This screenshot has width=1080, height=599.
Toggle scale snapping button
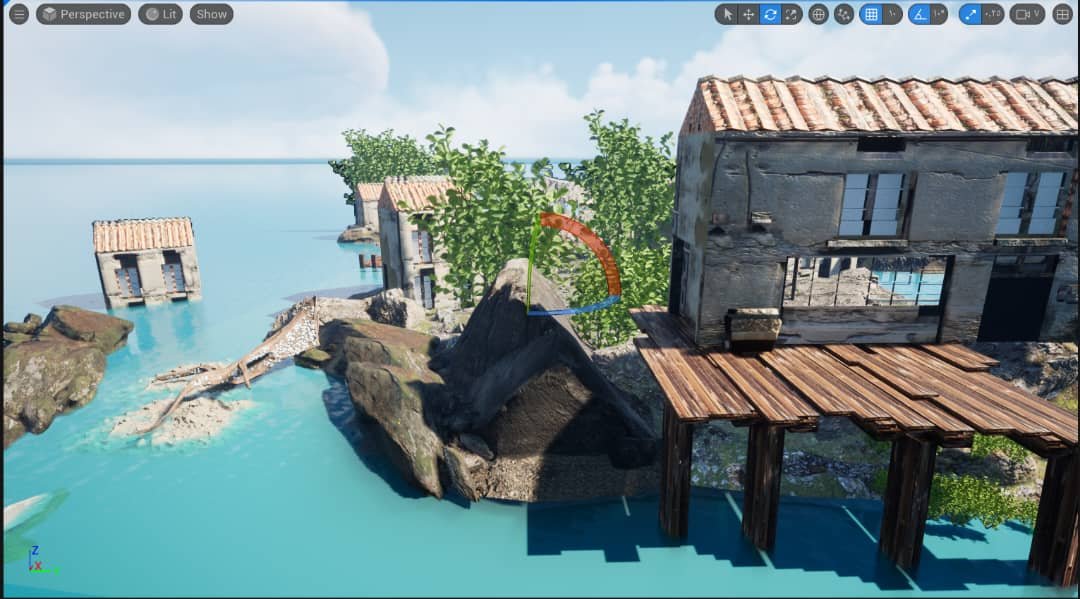(x=970, y=14)
